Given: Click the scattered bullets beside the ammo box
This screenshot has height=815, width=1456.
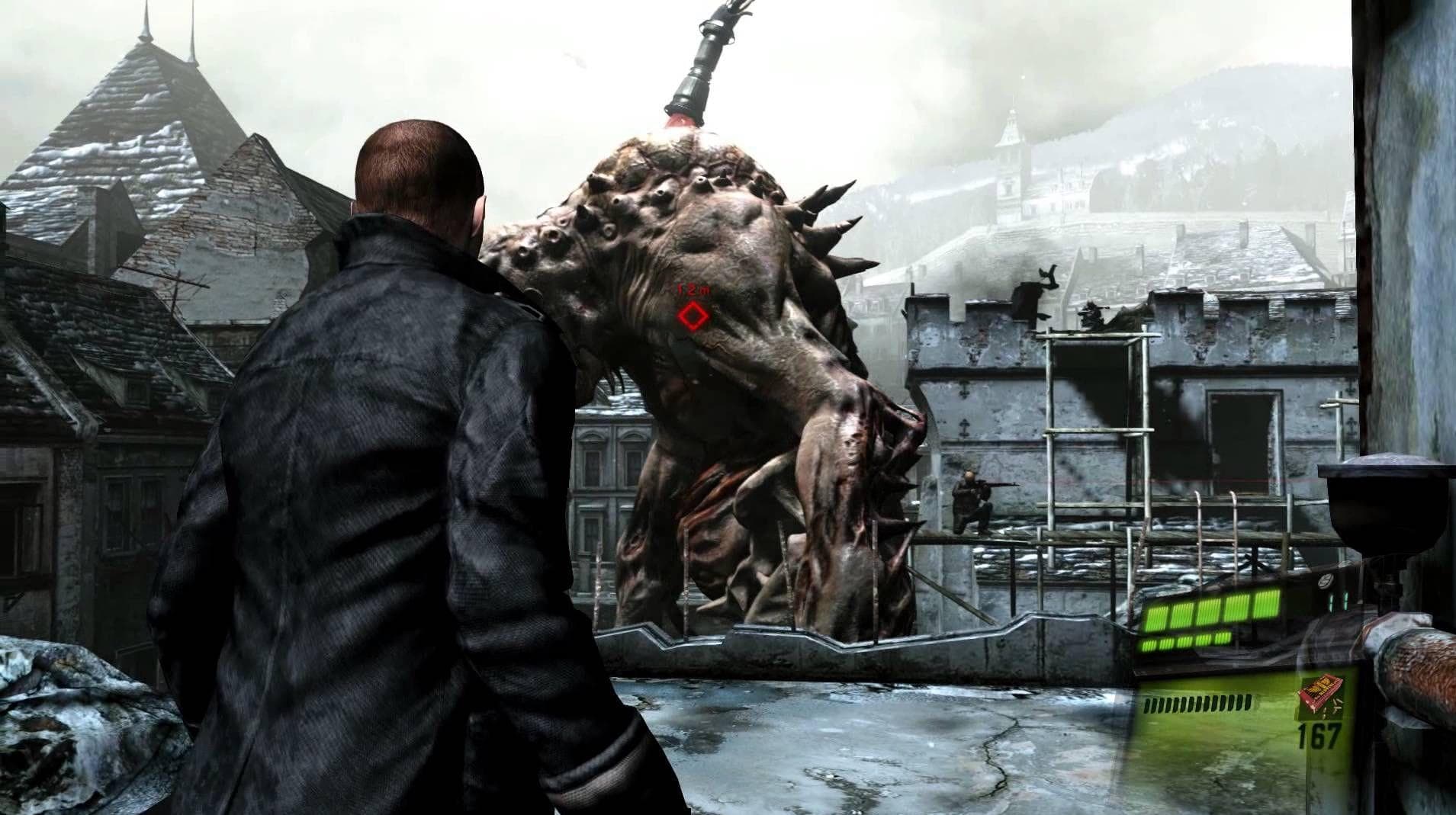Looking at the screenshot, I should pos(1337,705).
